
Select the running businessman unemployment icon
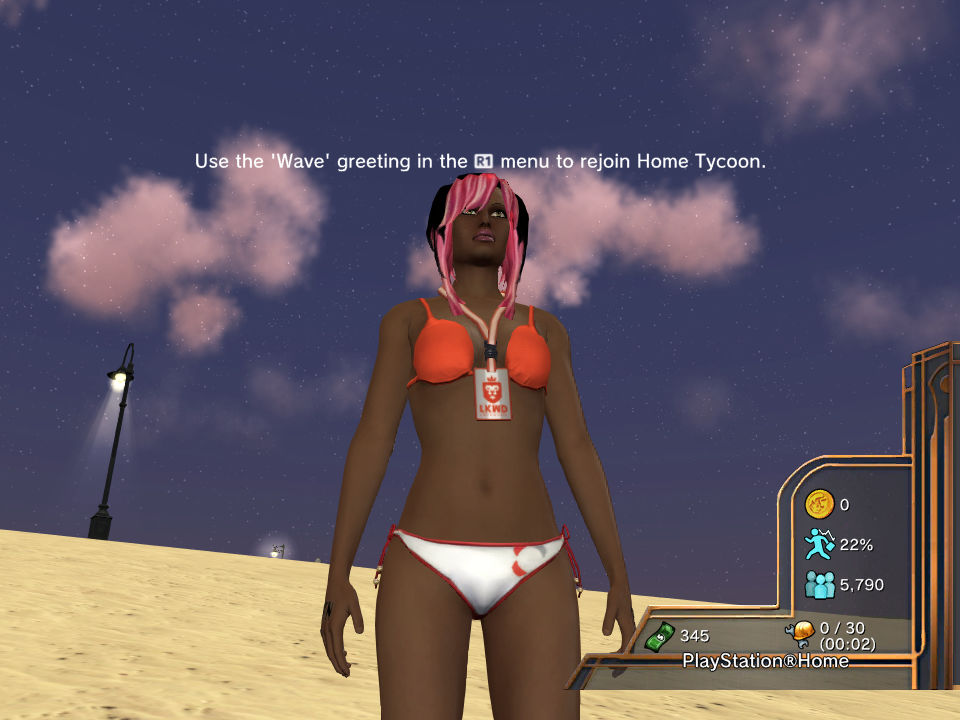point(819,544)
